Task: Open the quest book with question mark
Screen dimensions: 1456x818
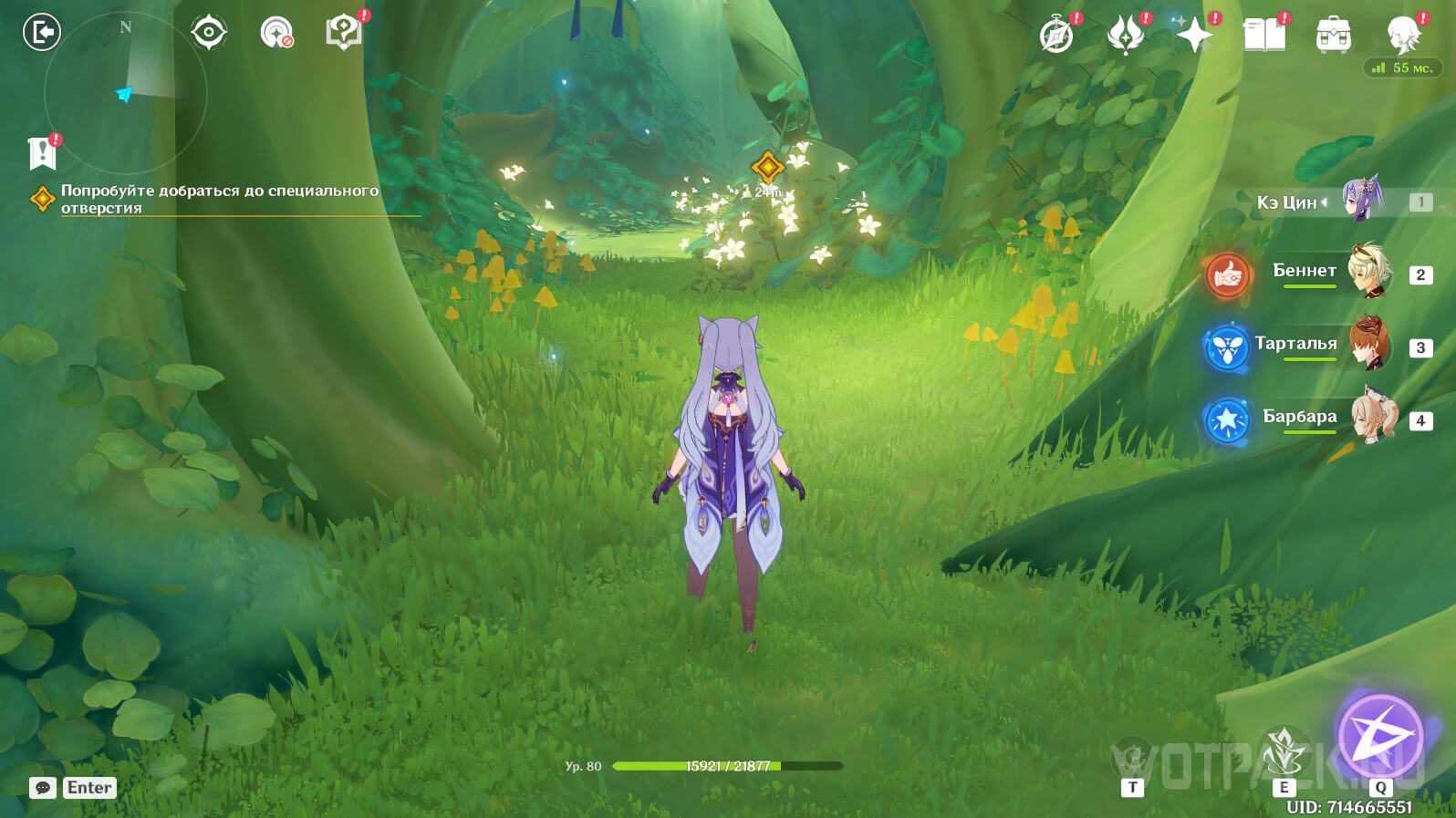Action: pos(343,33)
